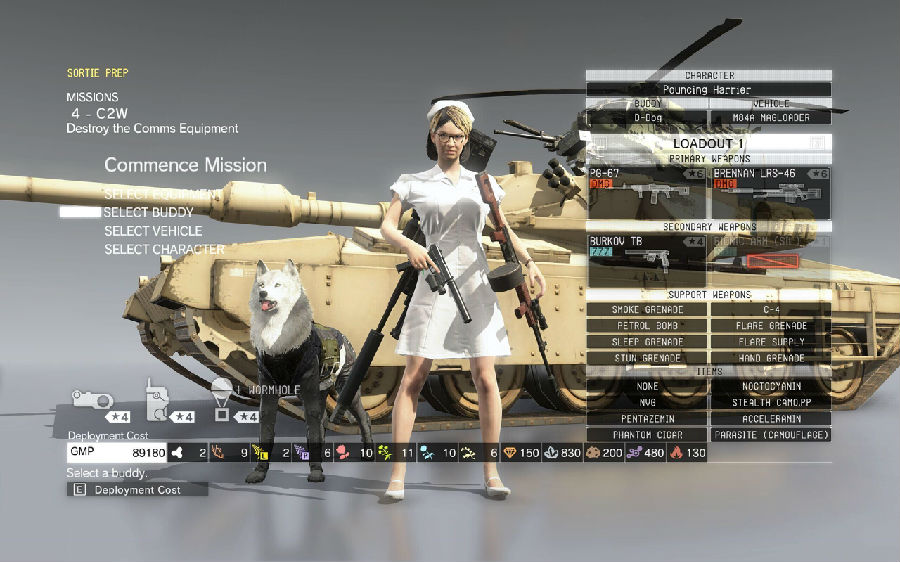900x562 pixels.
Task: Select the Phantom Cigar item slot
Action: tap(647, 435)
